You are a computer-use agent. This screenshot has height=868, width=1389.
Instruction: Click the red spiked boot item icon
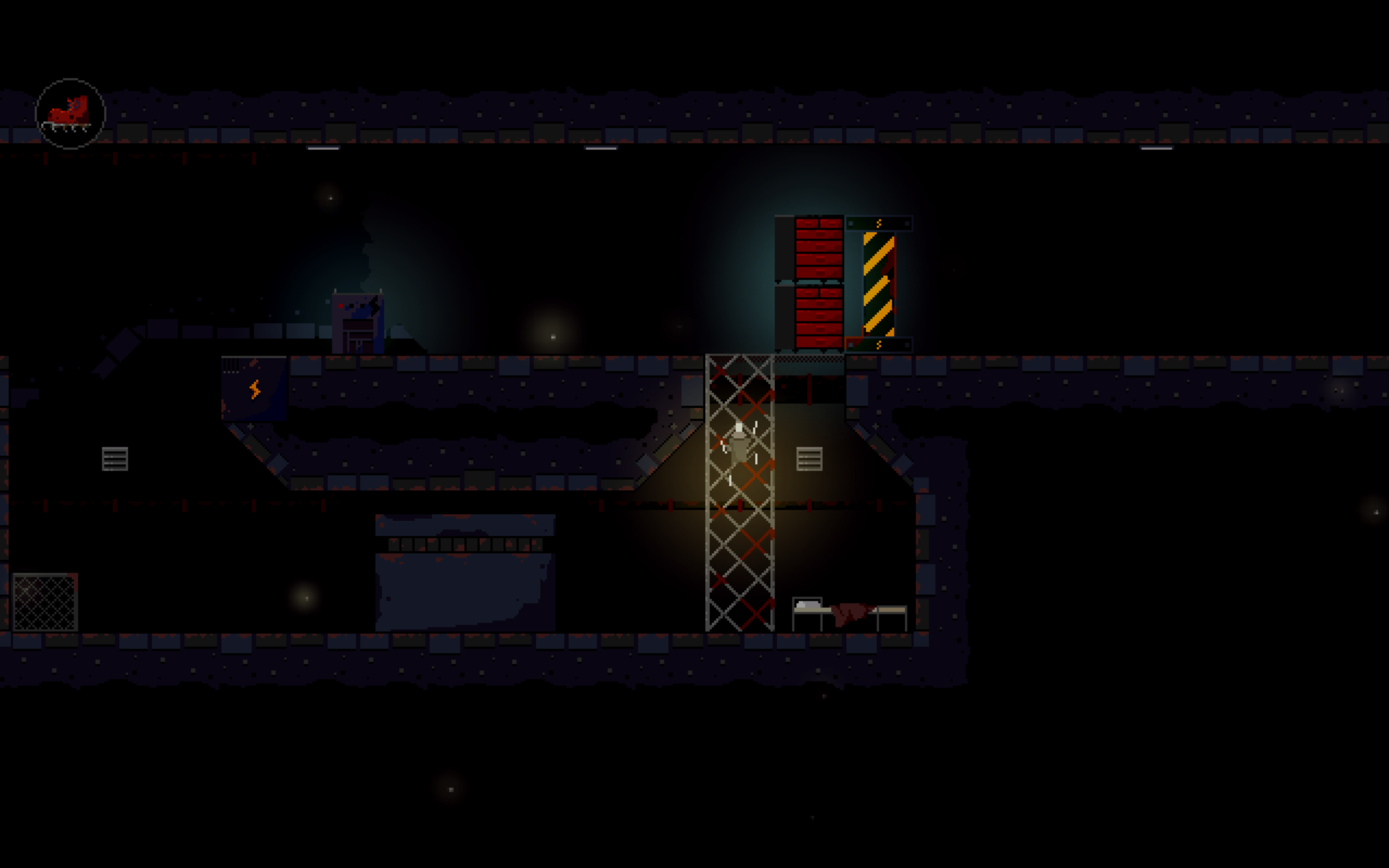coord(70,114)
